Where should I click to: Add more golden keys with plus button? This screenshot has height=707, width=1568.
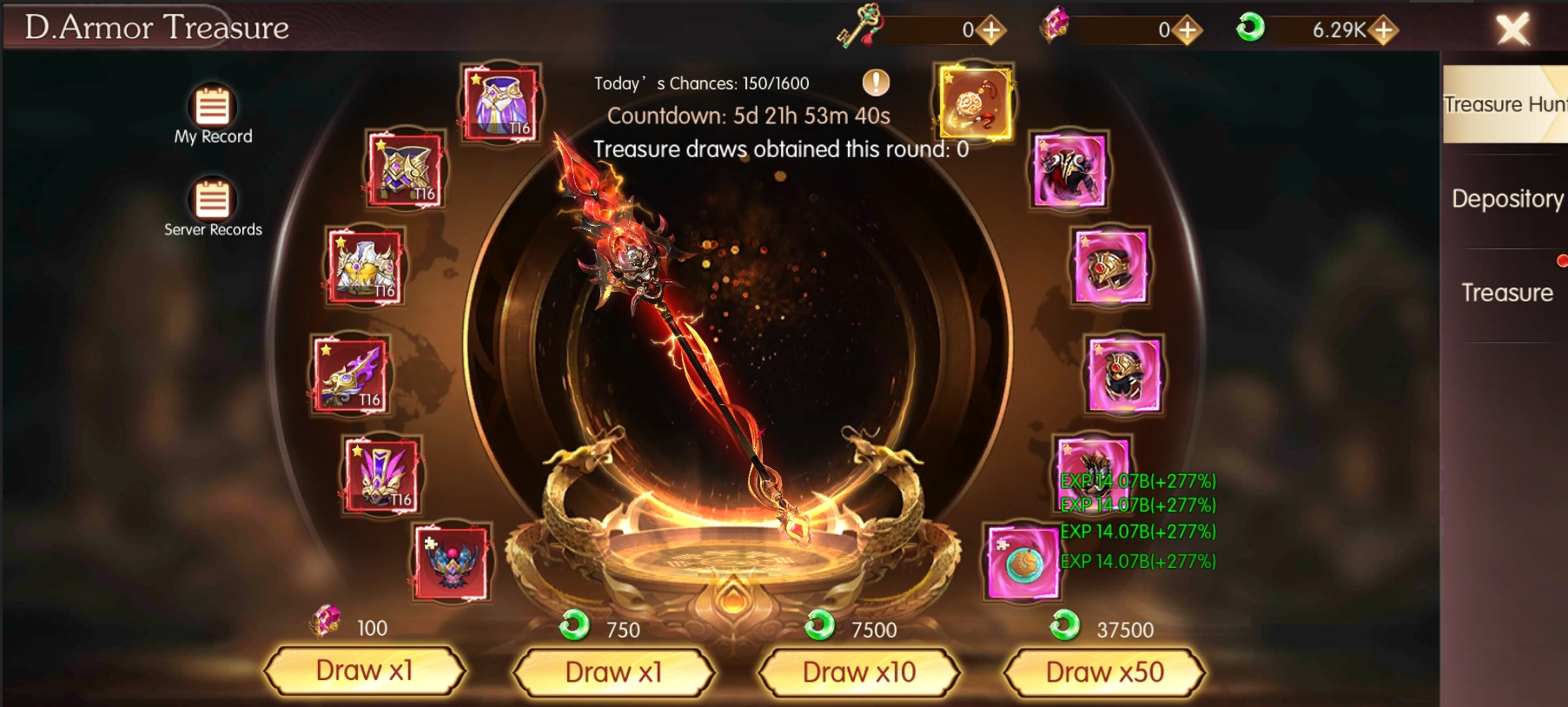click(990, 30)
